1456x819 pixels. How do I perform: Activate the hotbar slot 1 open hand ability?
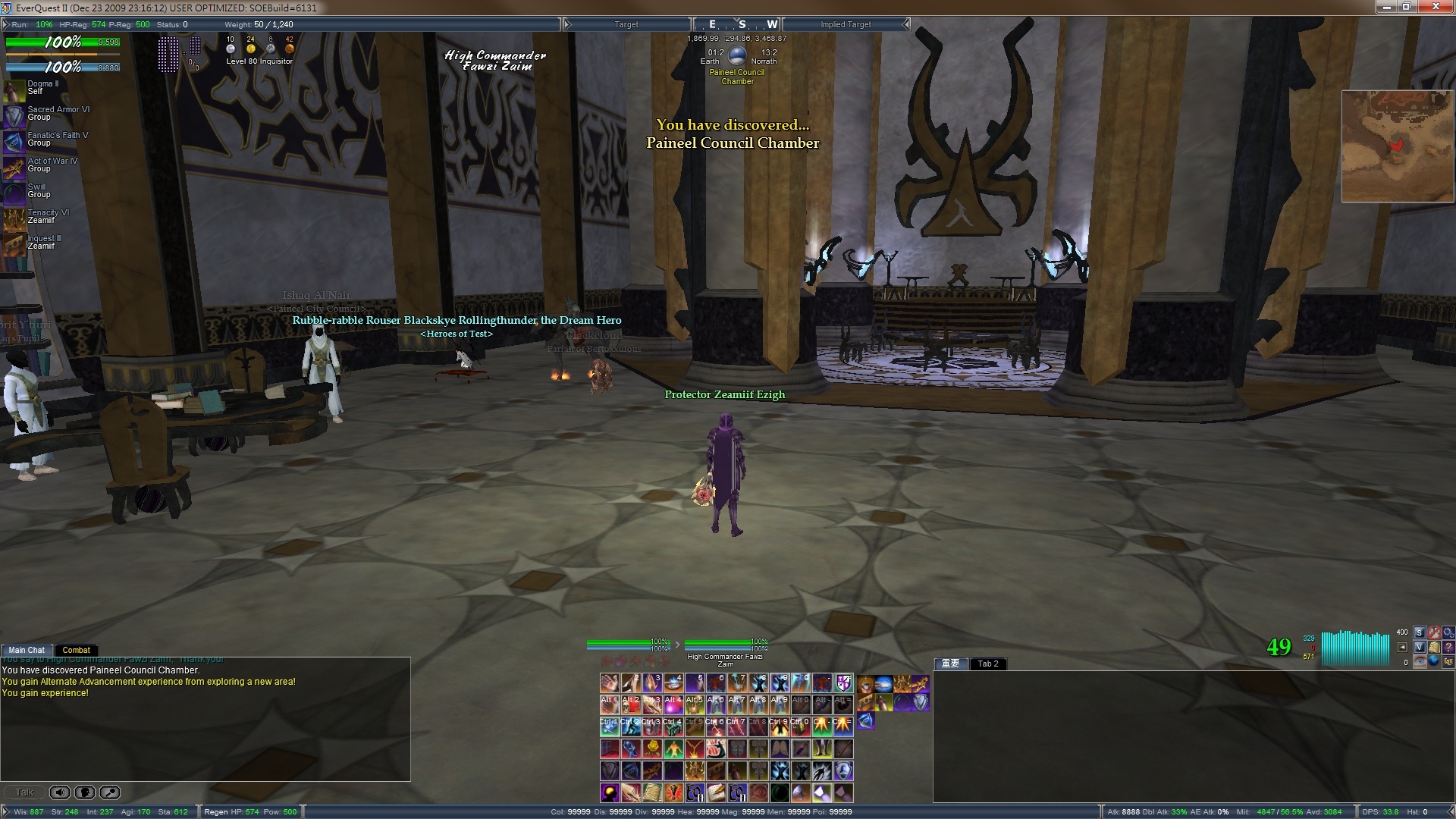609,683
